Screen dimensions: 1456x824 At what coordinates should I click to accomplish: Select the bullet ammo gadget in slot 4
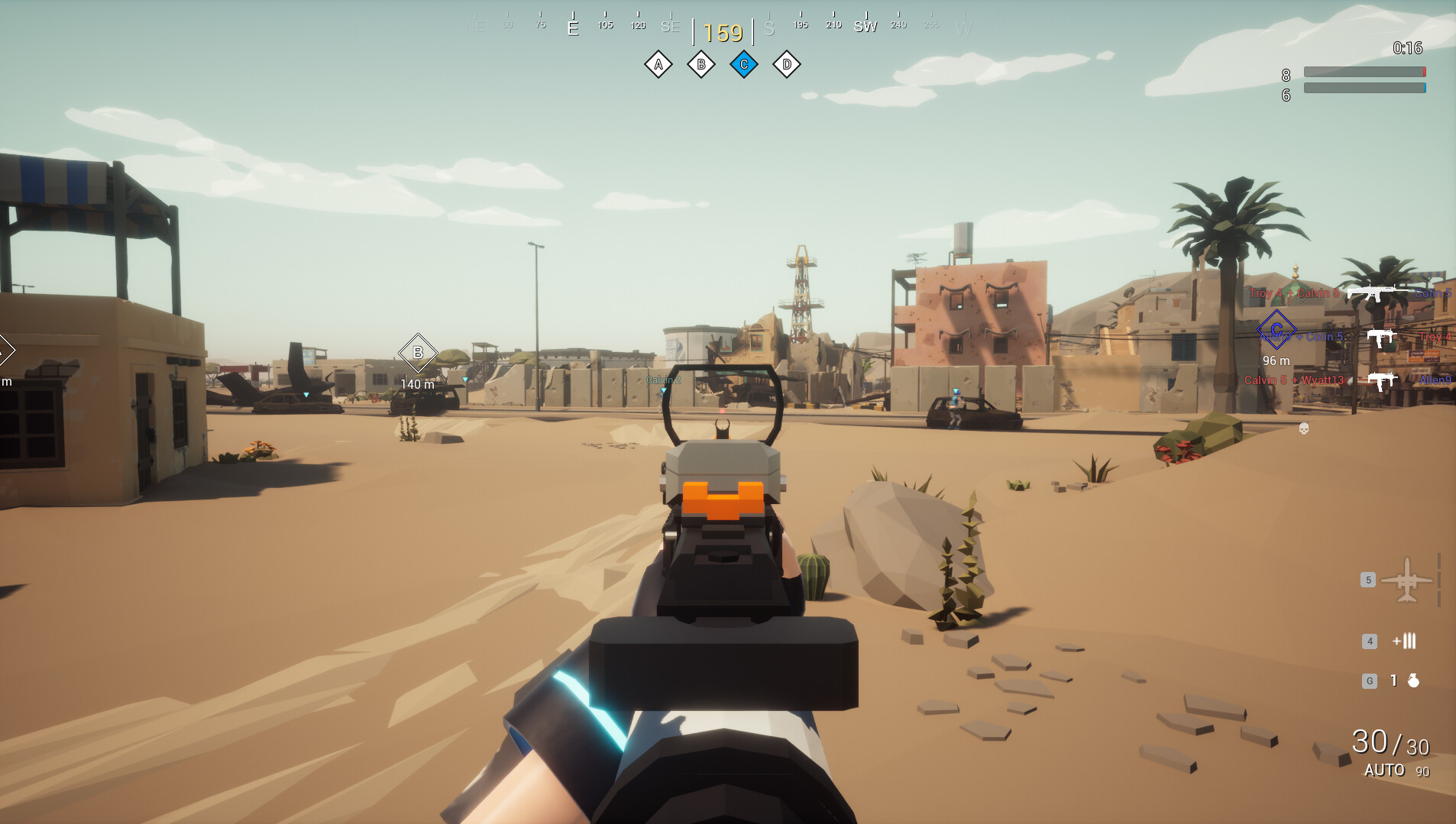click(x=1408, y=641)
